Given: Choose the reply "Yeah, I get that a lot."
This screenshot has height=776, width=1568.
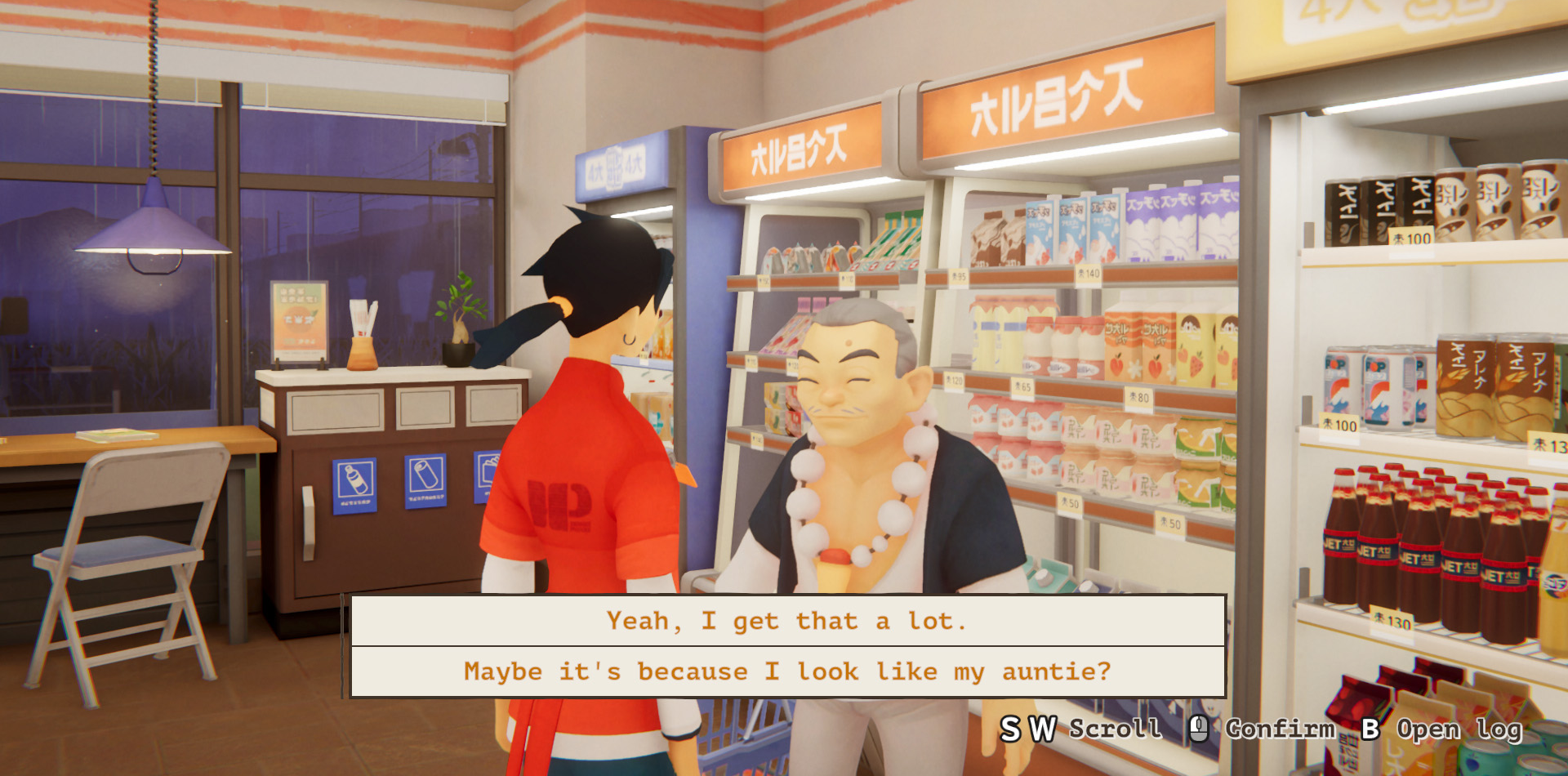Looking at the screenshot, I should point(787,622).
